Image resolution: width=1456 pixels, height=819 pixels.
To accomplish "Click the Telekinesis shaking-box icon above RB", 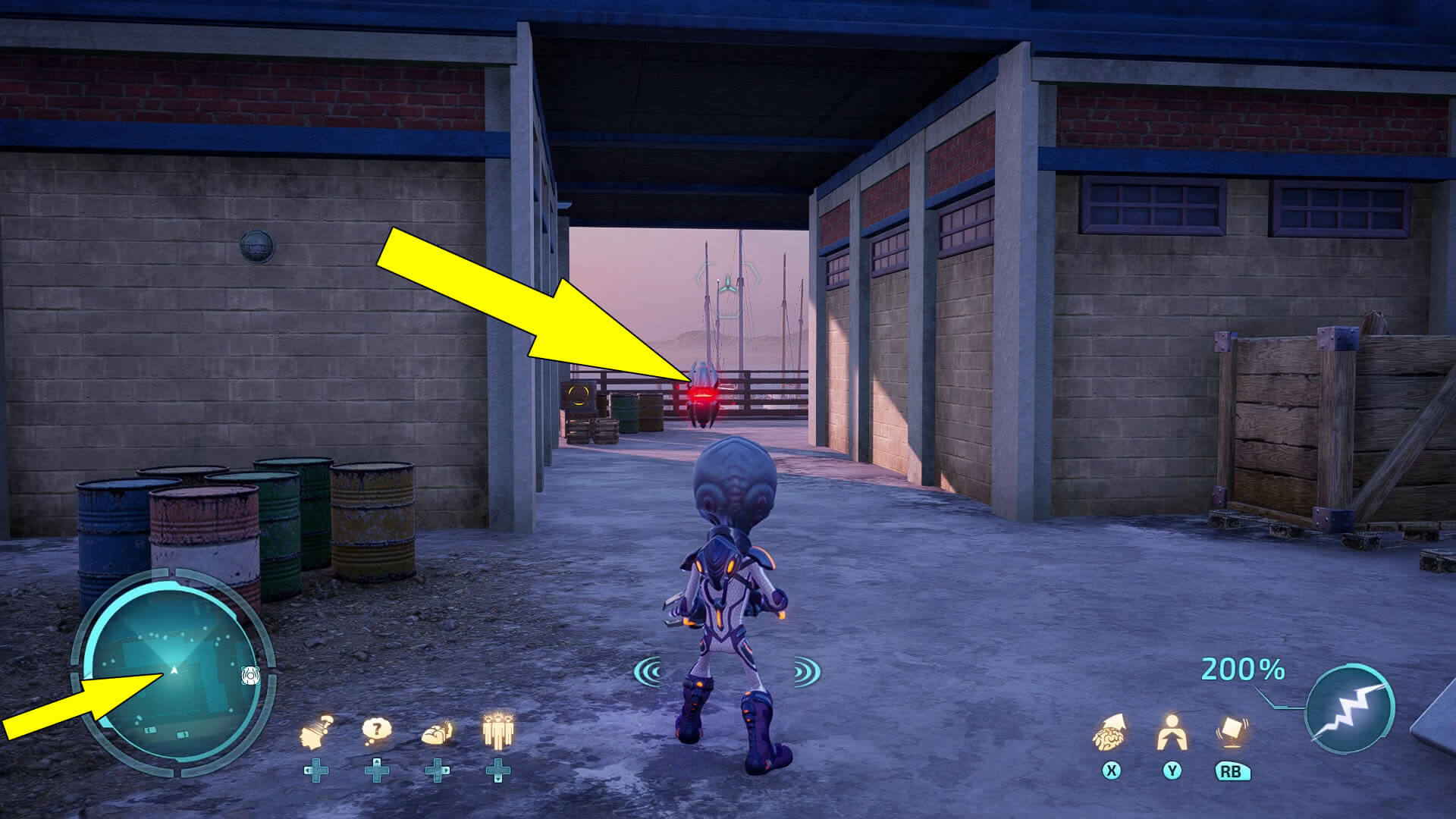I will click(x=1232, y=730).
